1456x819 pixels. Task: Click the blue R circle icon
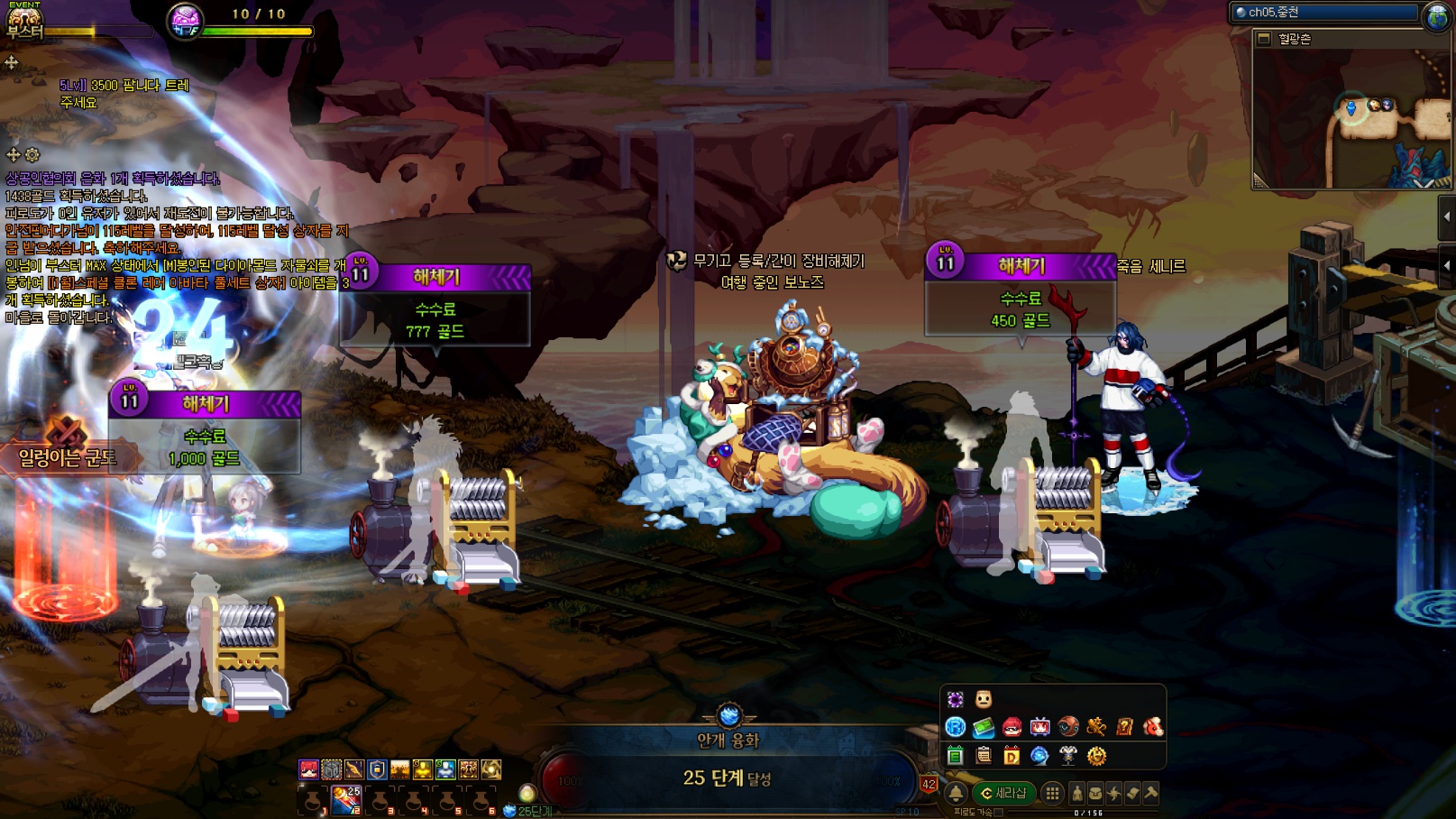click(x=956, y=727)
